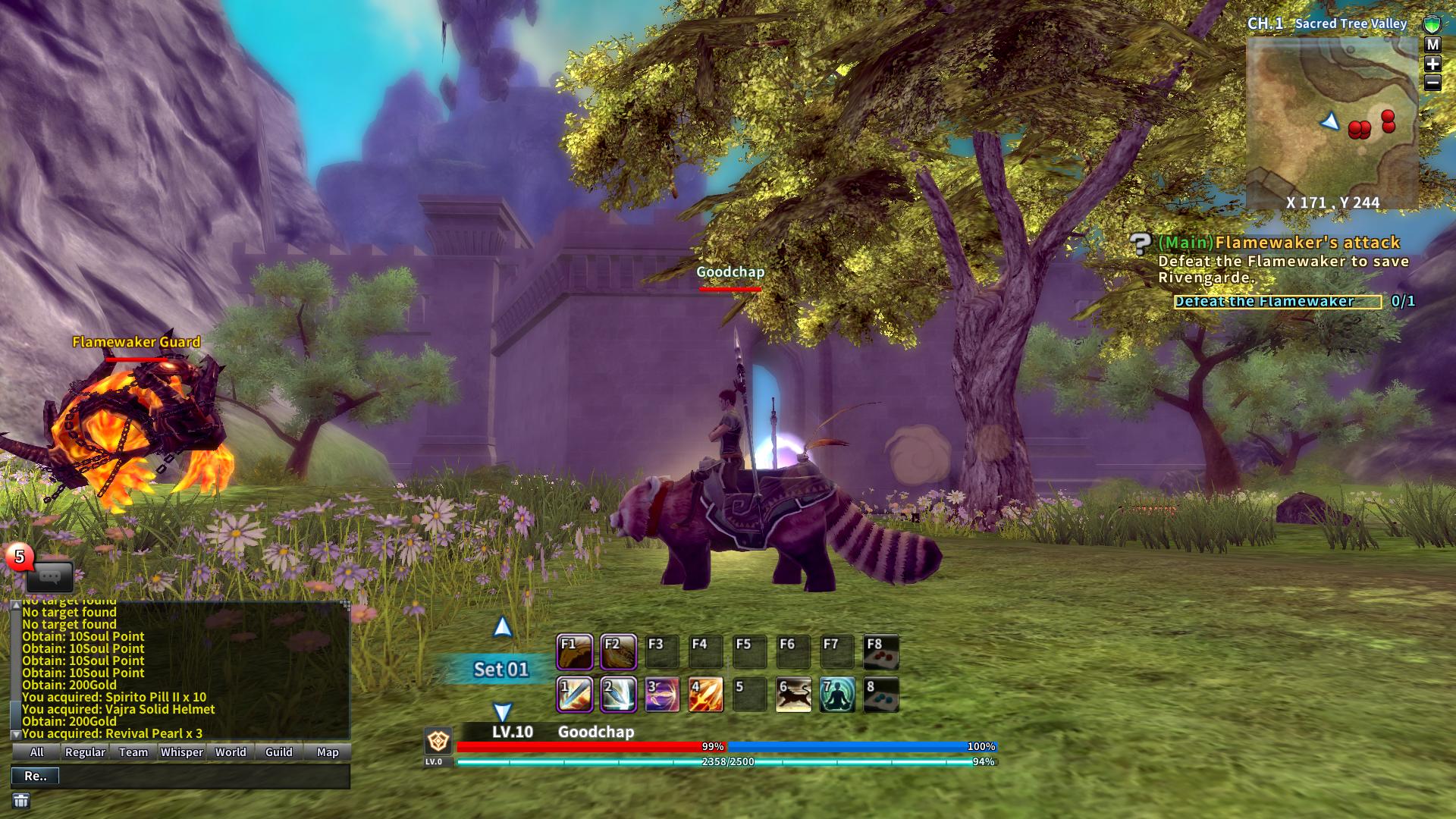Click the green shield icon above the minimap
The image size is (1456, 819).
pyautogui.click(x=1432, y=24)
